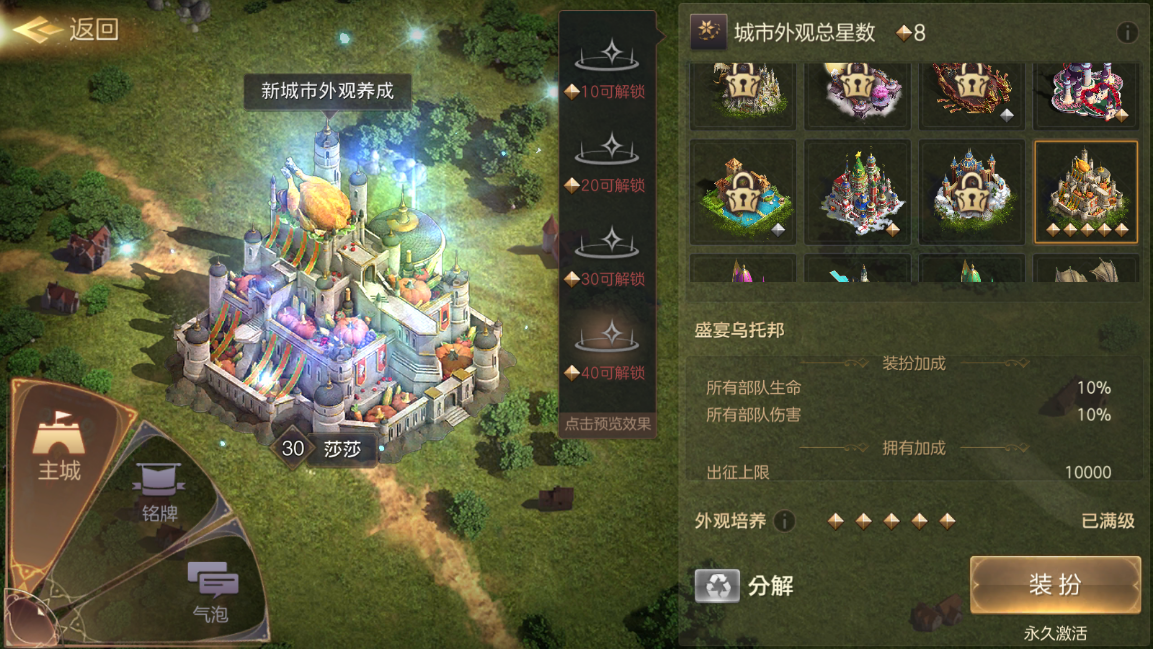Dismantle skin via 分解 button
The width and height of the screenshot is (1153, 649).
pos(744,586)
